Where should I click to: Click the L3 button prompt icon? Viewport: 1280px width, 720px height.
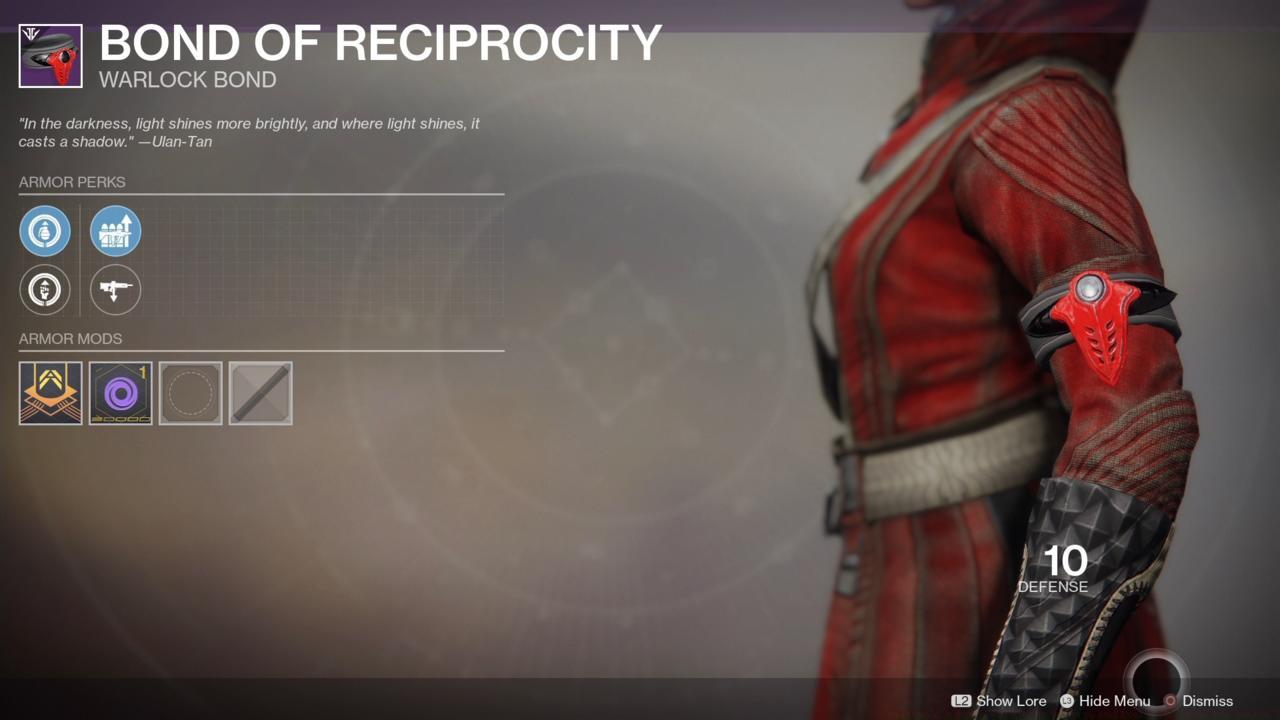pyautogui.click(x=1065, y=701)
